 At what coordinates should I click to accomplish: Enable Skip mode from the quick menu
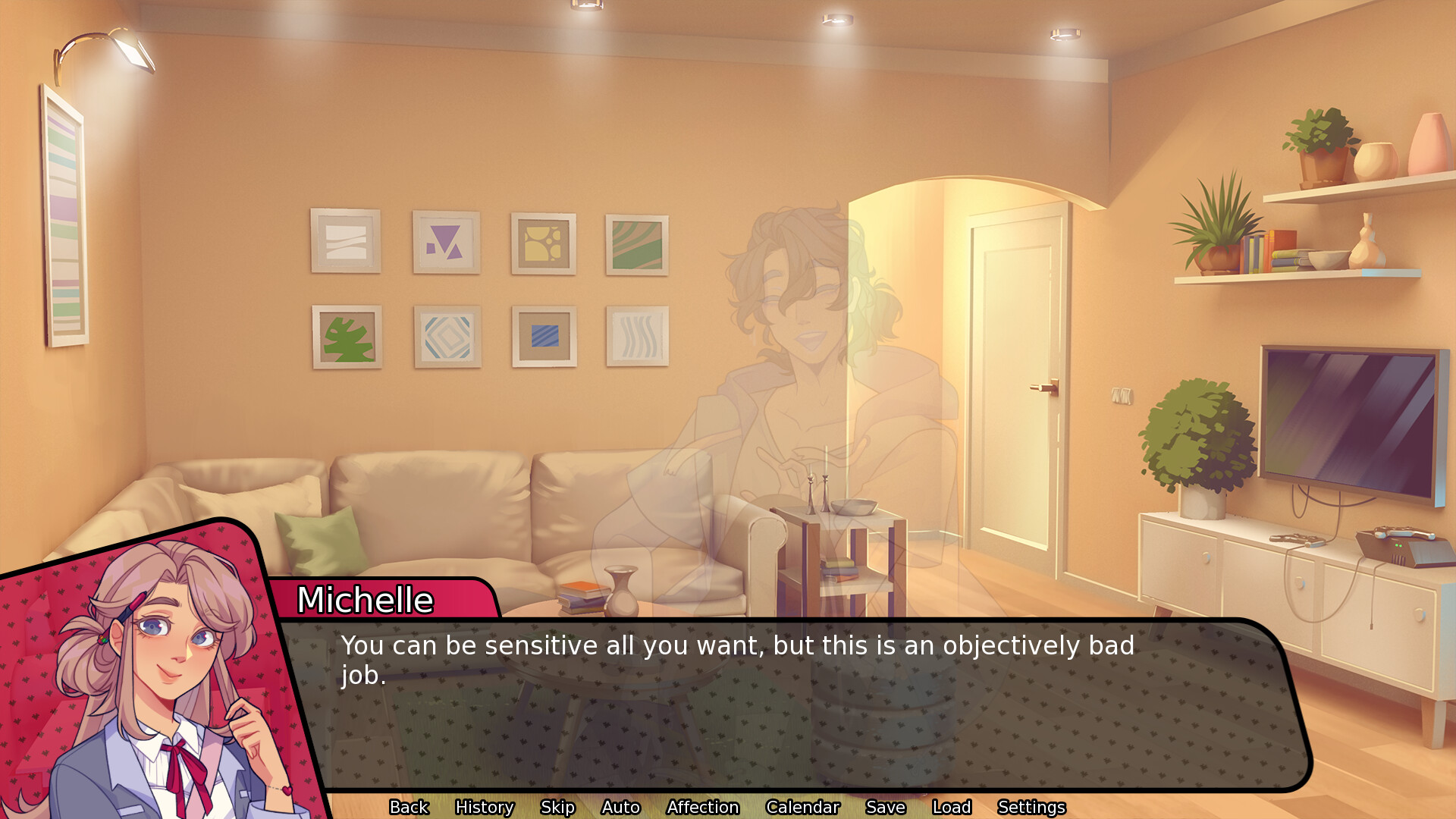coord(557,807)
